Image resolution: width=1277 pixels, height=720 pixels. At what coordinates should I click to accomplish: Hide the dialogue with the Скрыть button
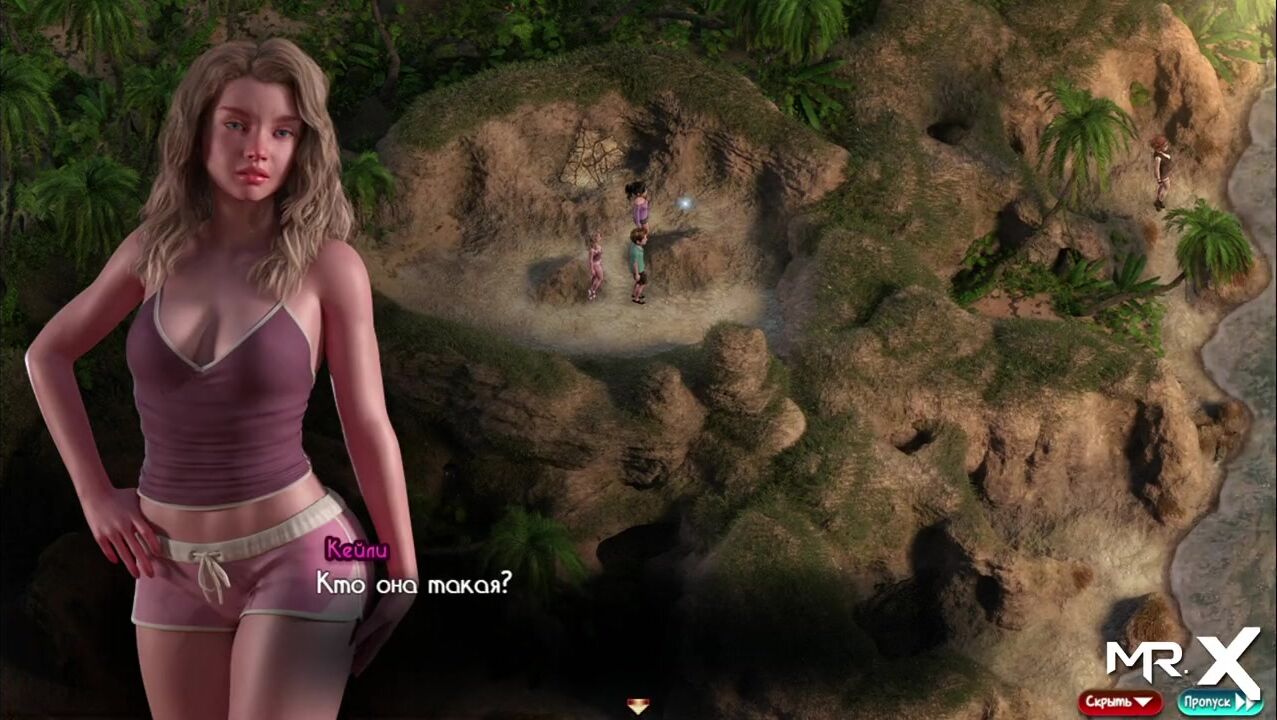click(x=1119, y=702)
